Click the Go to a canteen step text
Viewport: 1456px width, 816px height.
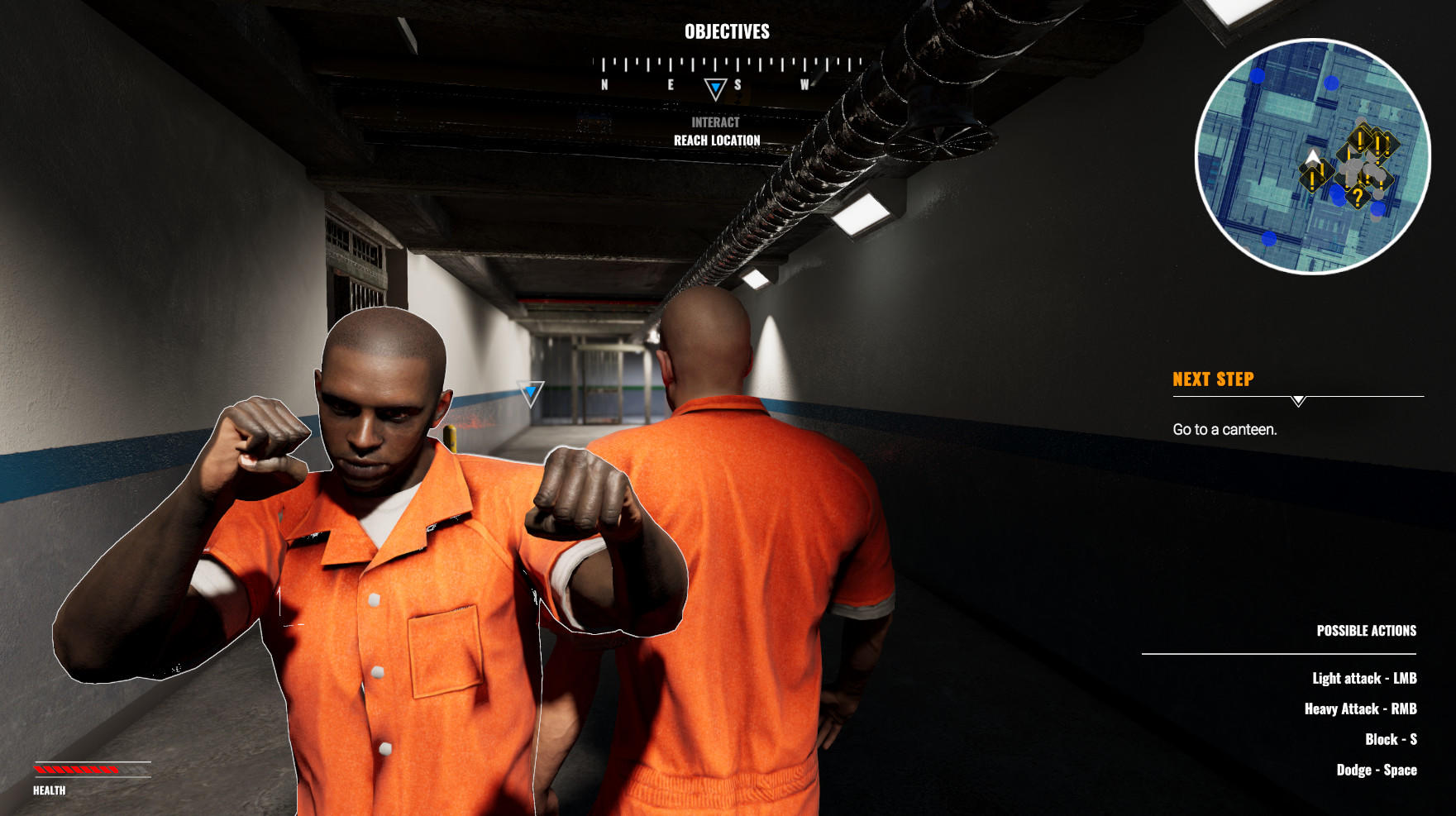click(x=1224, y=429)
